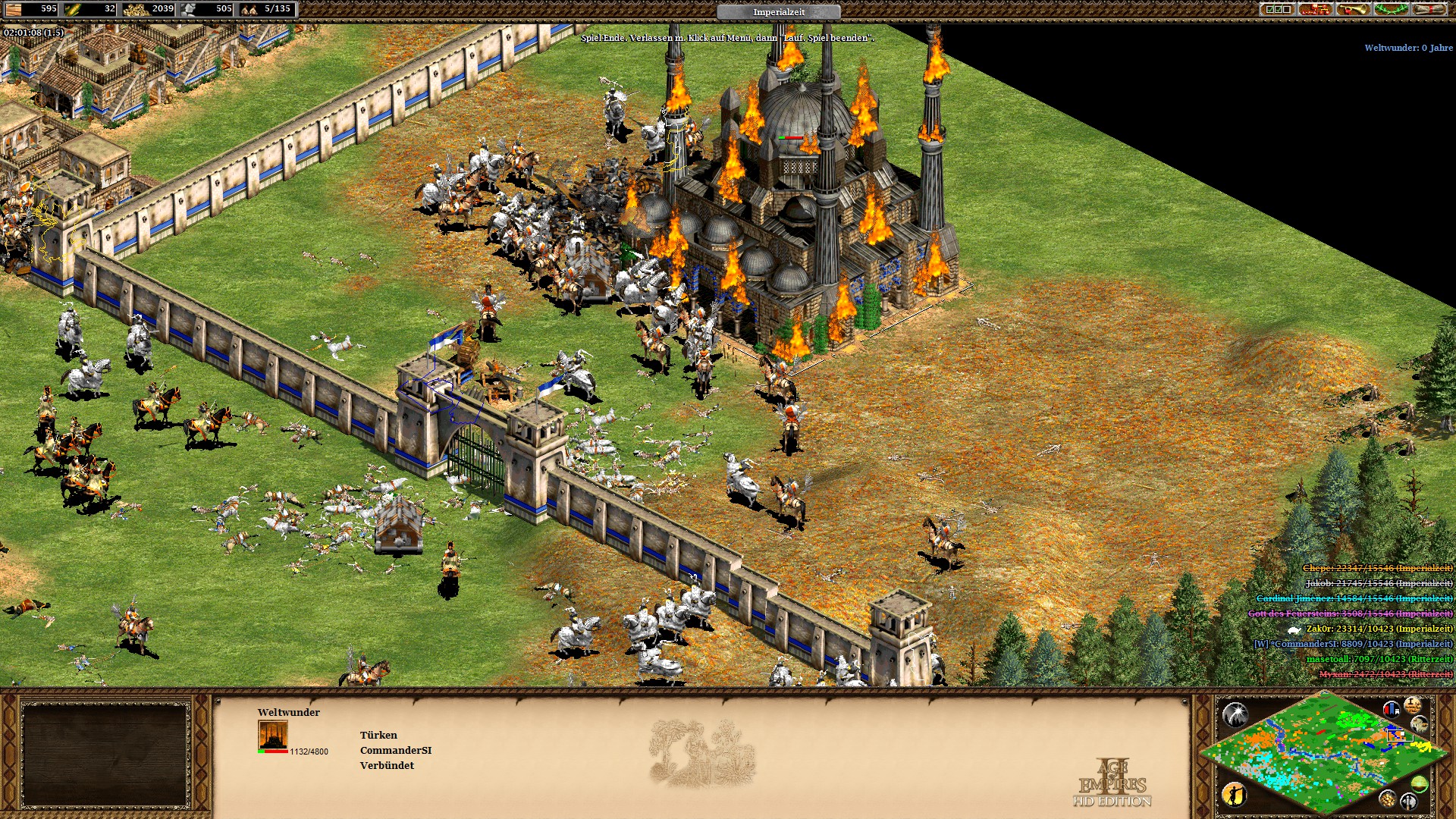Open the objectives checklist button
Screen dimensions: 1456x819
(x=1277, y=9)
